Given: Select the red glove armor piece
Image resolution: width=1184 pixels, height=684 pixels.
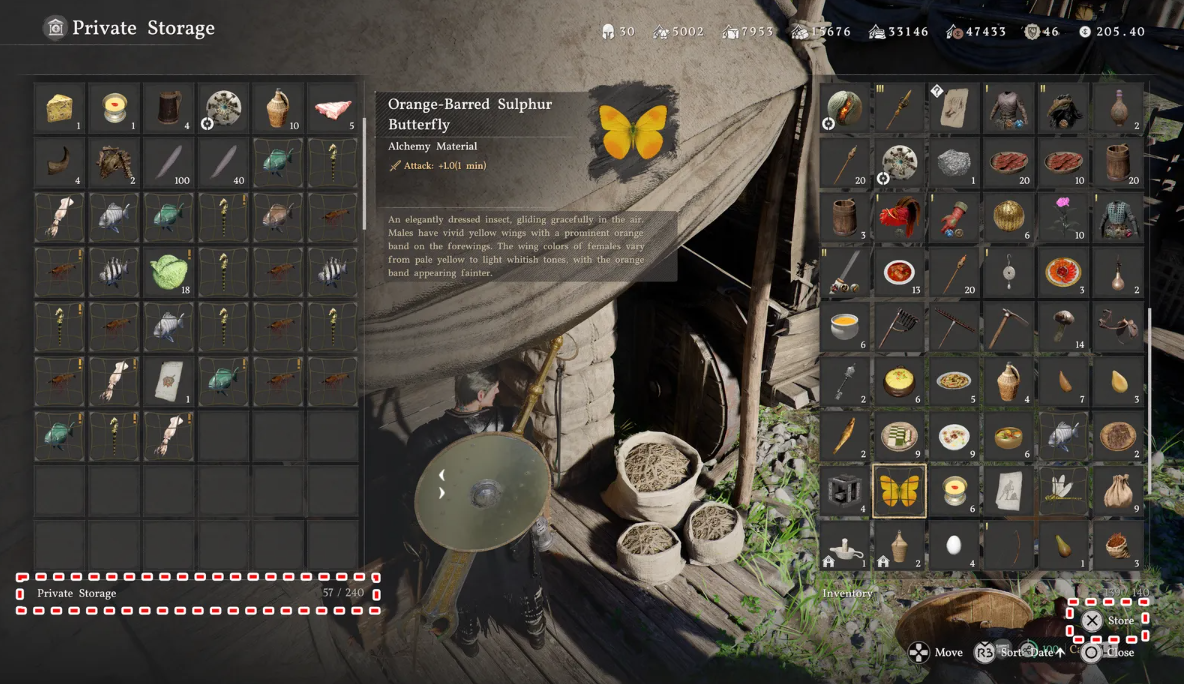Looking at the screenshot, I should (x=953, y=217).
